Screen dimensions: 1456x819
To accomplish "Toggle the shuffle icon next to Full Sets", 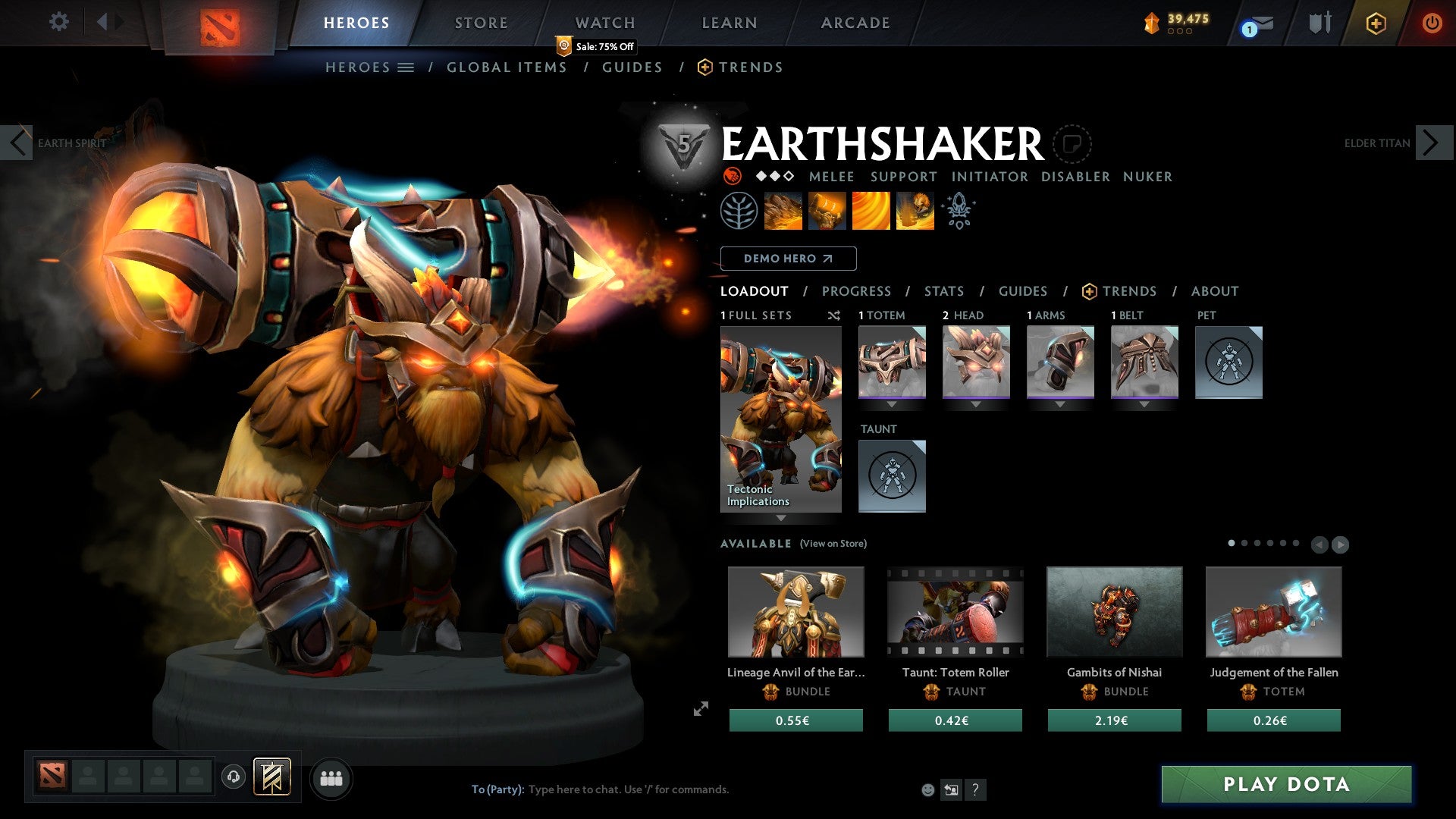I will click(x=834, y=315).
